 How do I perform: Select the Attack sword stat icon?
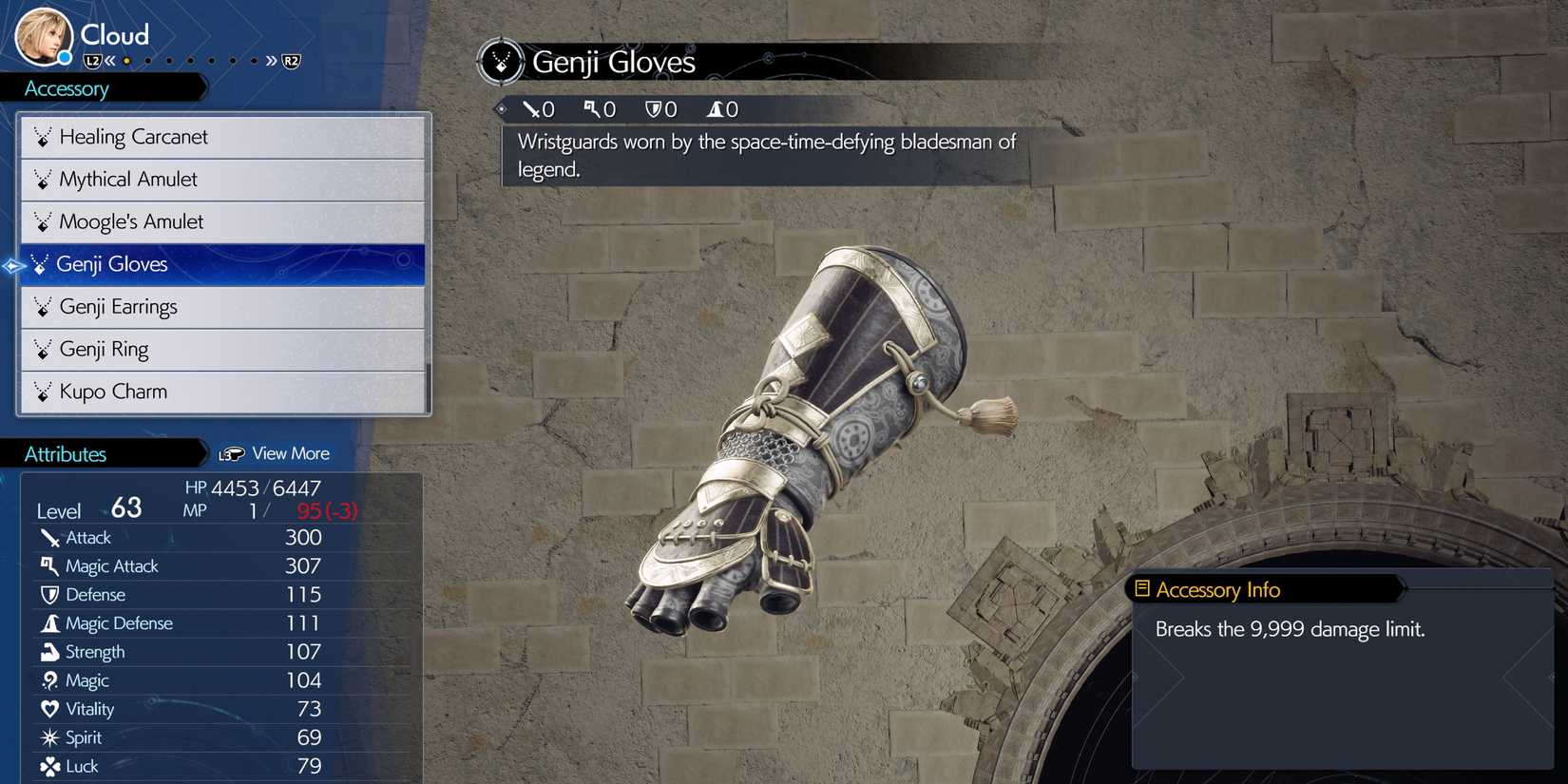click(49, 537)
